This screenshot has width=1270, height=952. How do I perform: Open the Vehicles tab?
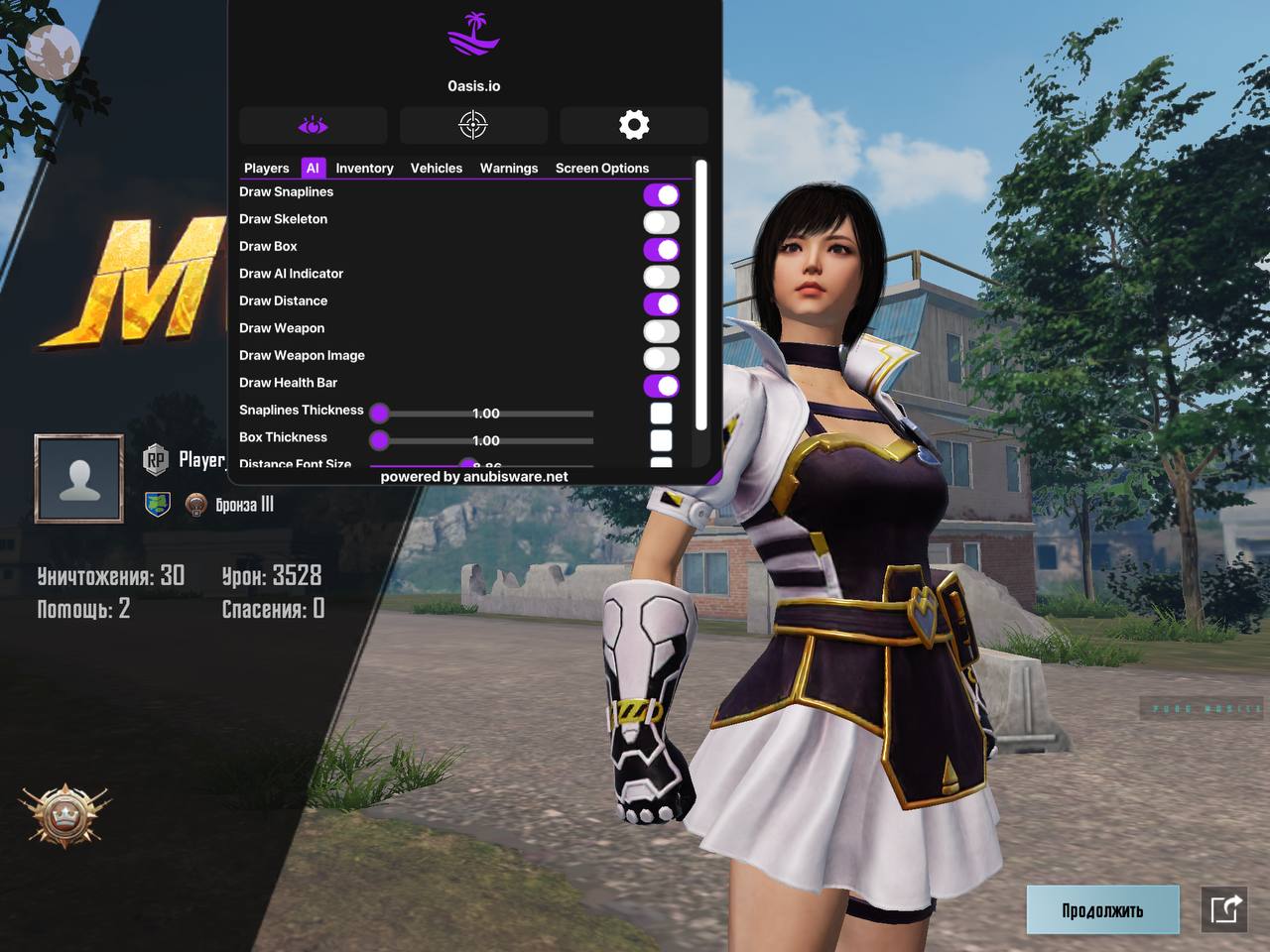click(437, 169)
